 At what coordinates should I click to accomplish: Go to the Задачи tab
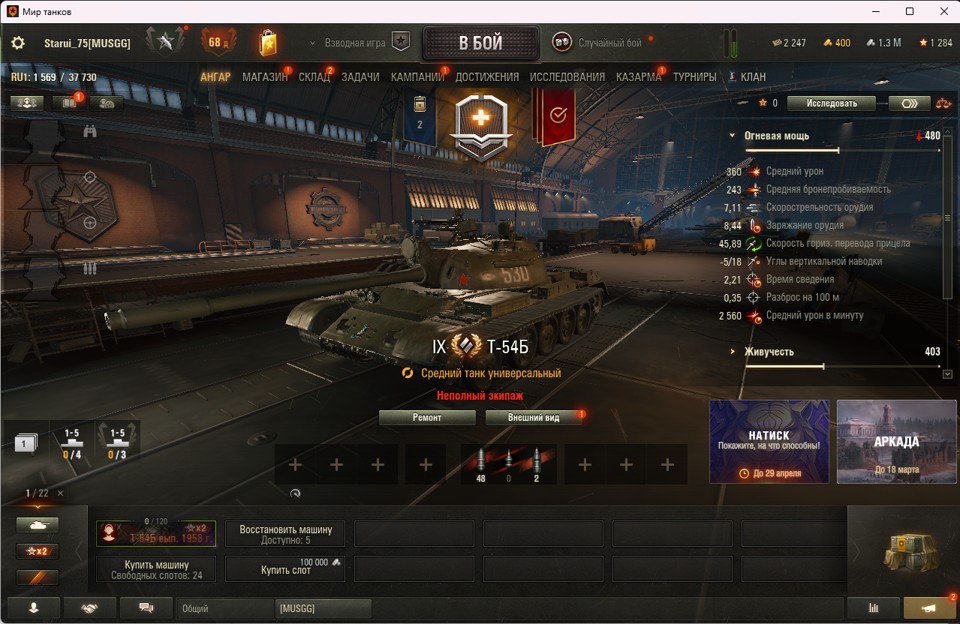tap(360, 77)
